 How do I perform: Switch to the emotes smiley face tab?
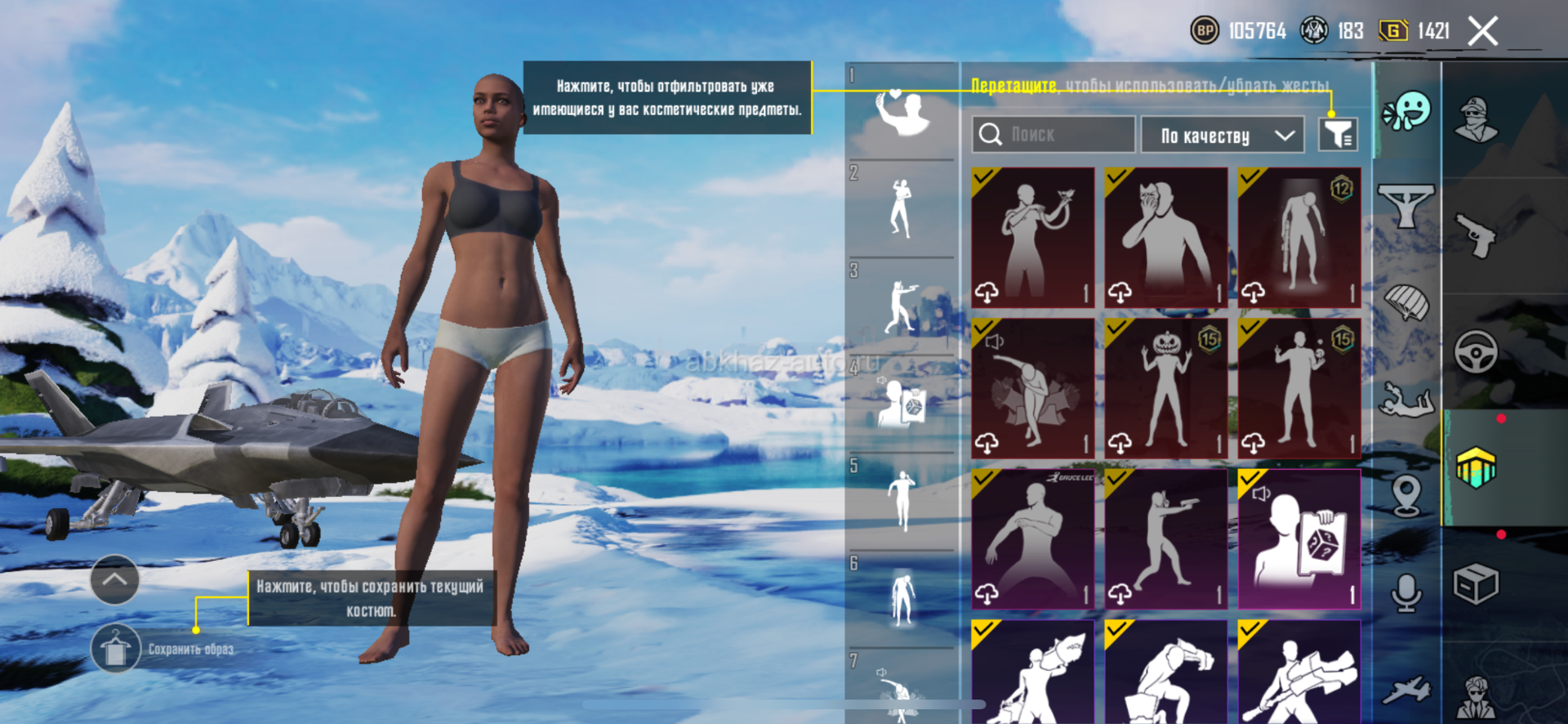tap(1407, 112)
